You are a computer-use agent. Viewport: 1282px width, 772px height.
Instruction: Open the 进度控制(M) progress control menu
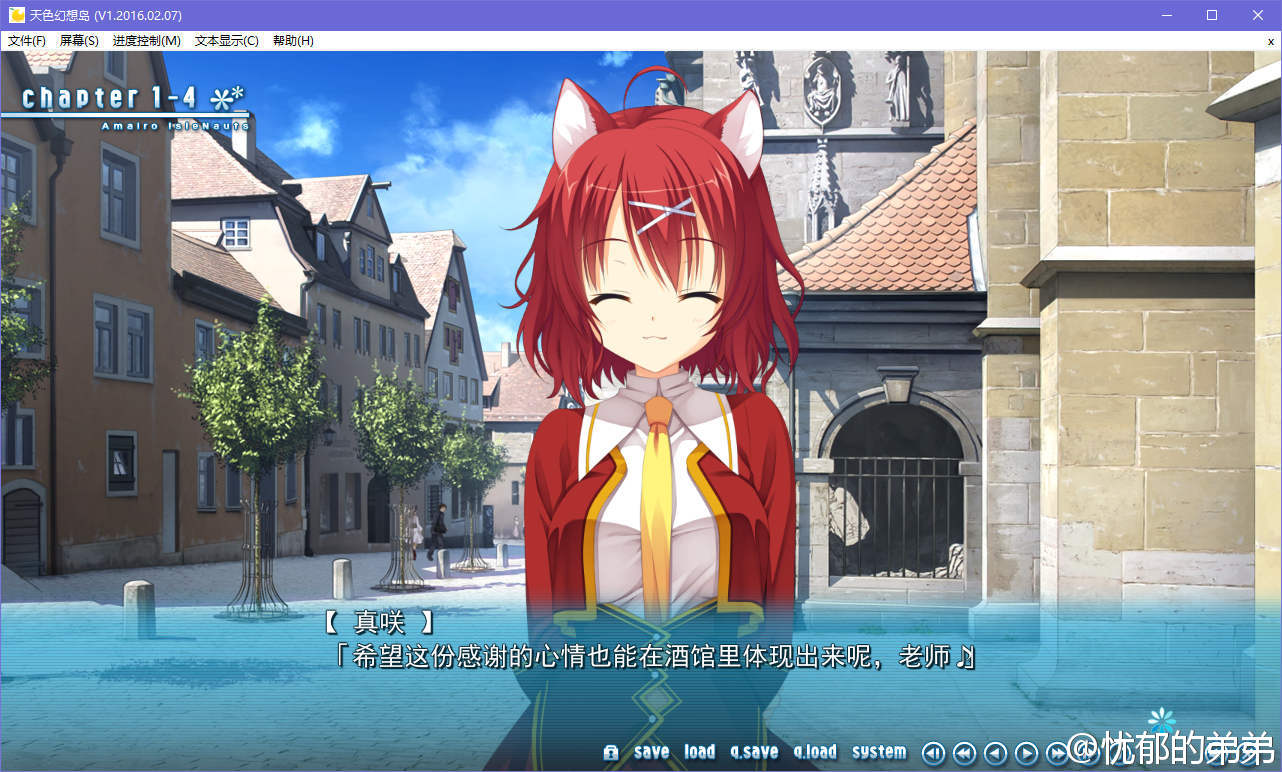click(147, 41)
